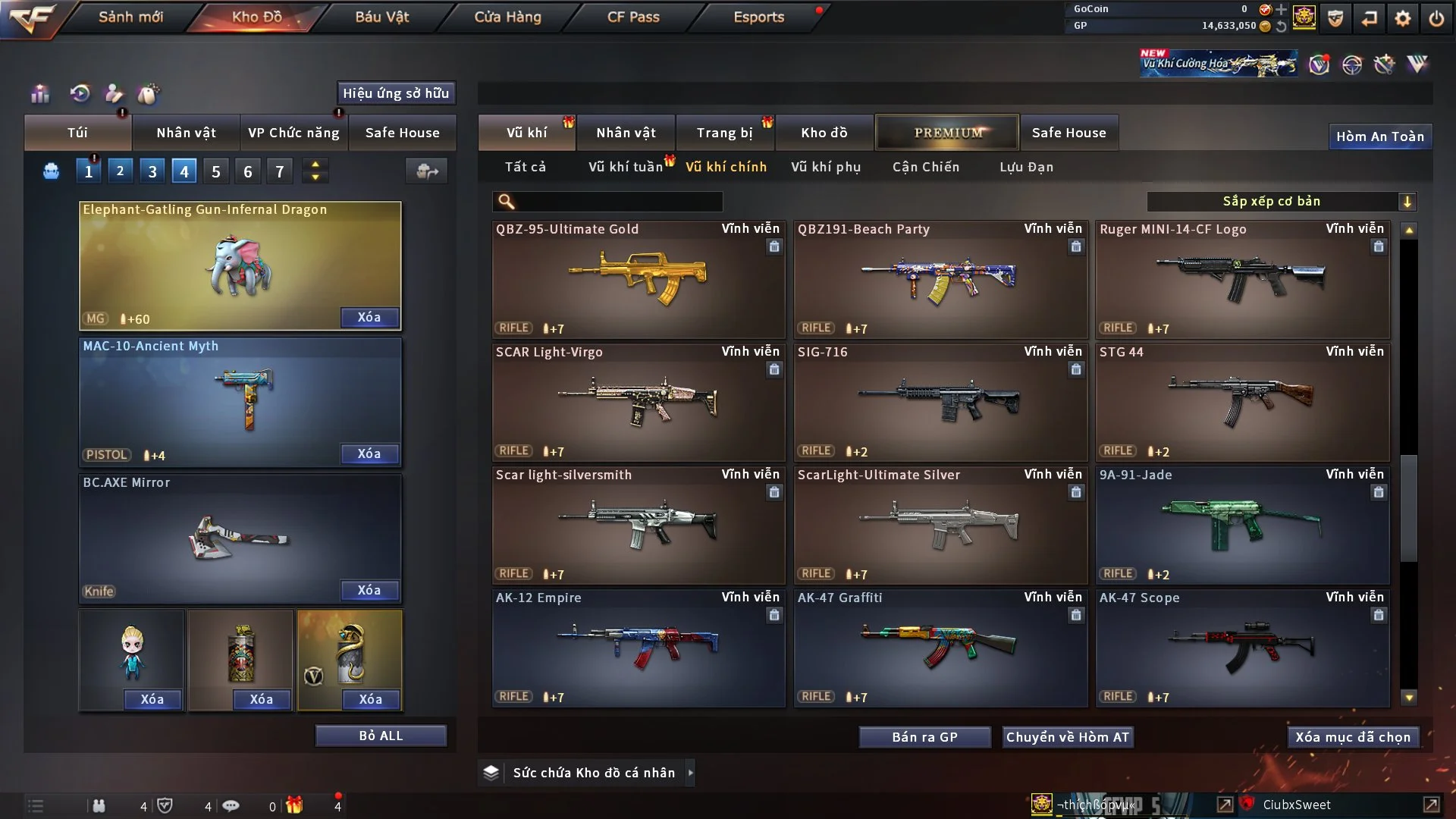Choose bag slot number 5
This screenshot has height=819, width=1456.
(216, 171)
